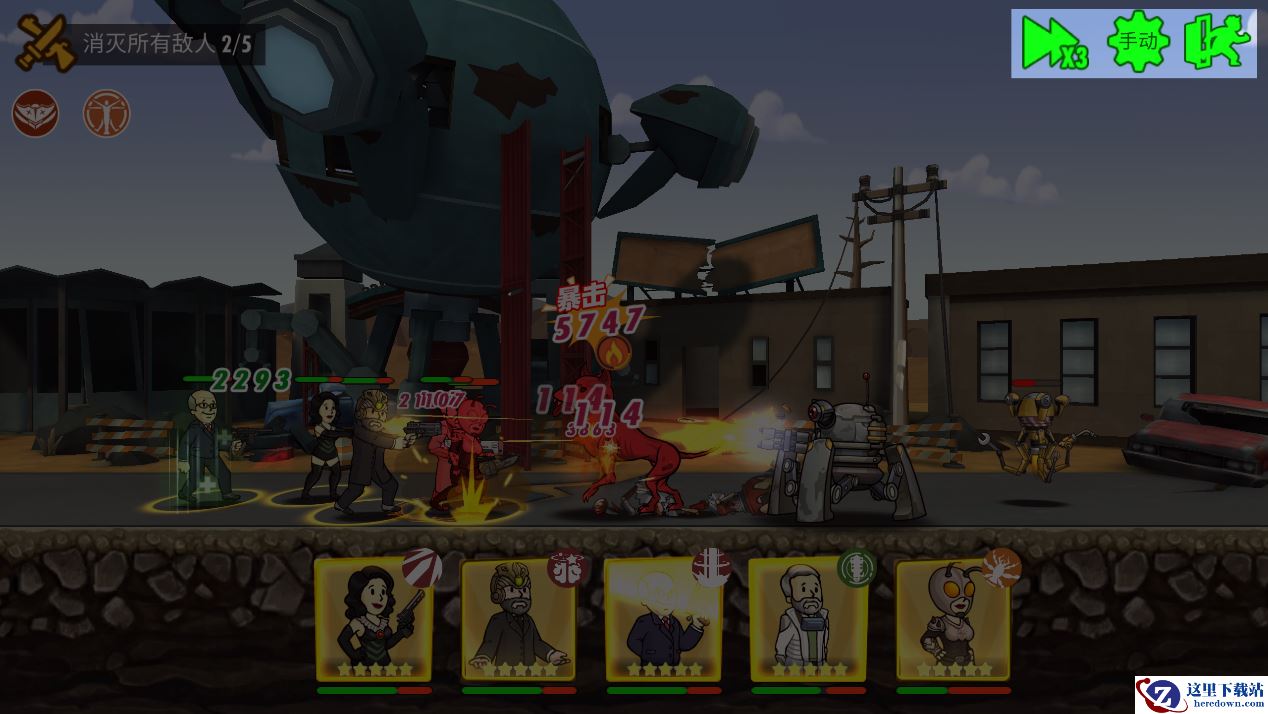
Task: Select the dark-haired woman hero card
Action: pyautogui.click(x=374, y=619)
